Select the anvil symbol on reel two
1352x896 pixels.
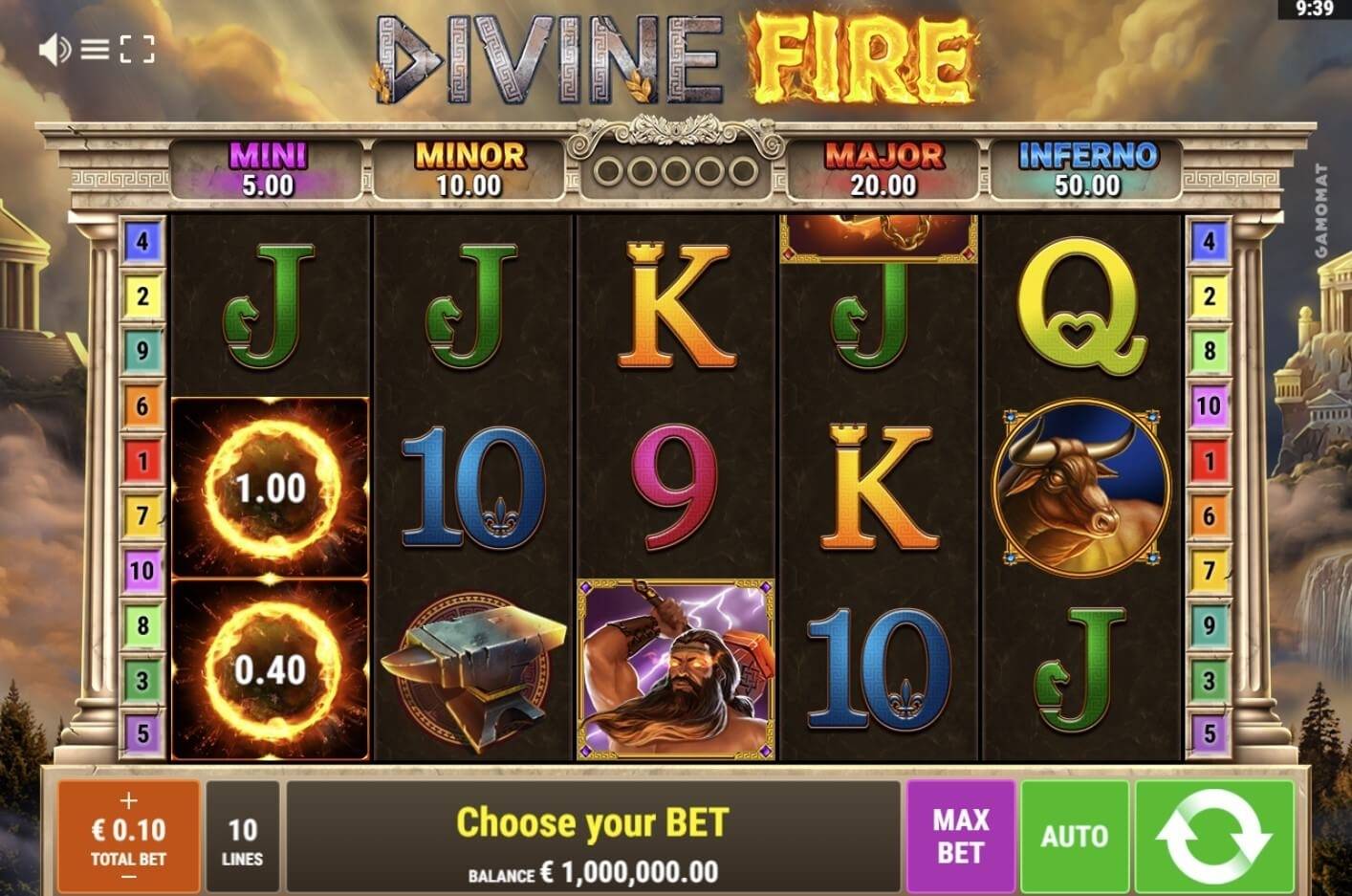(x=473, y=669)
